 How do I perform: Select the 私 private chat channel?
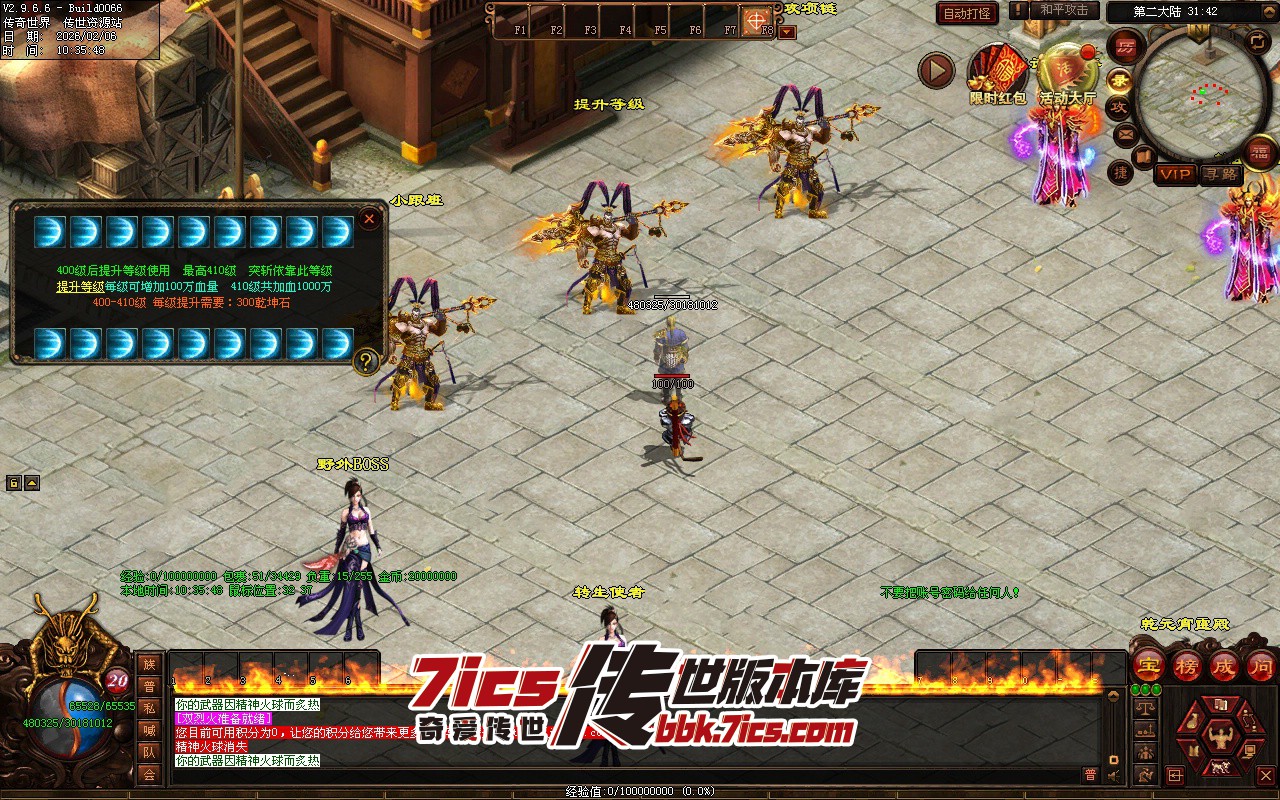pyautogui.click(x=149, y=708)
